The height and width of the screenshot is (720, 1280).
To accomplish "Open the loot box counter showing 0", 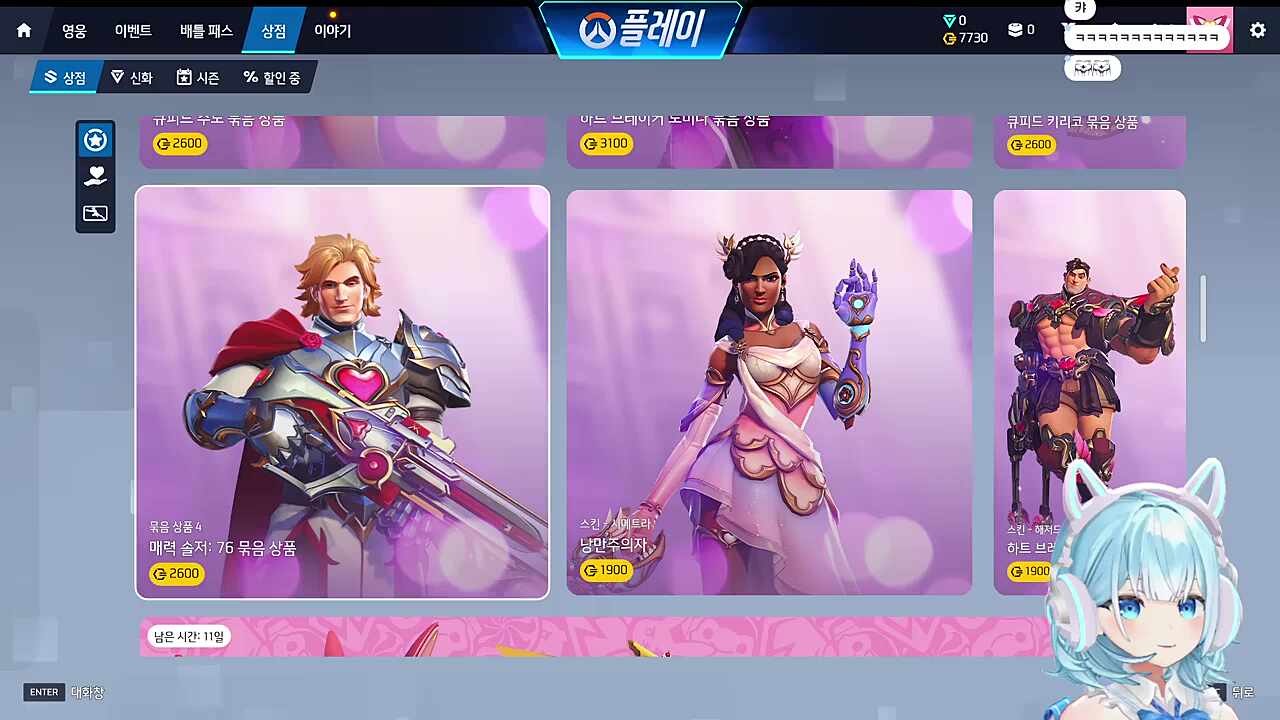I will (1020, 30).
